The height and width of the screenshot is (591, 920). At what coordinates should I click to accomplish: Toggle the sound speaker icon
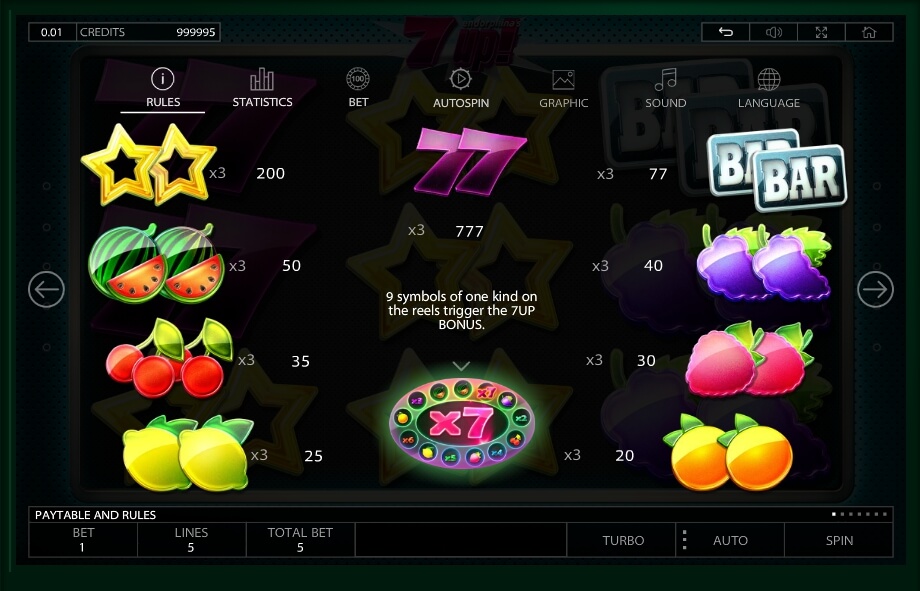(x=773, y=32)
